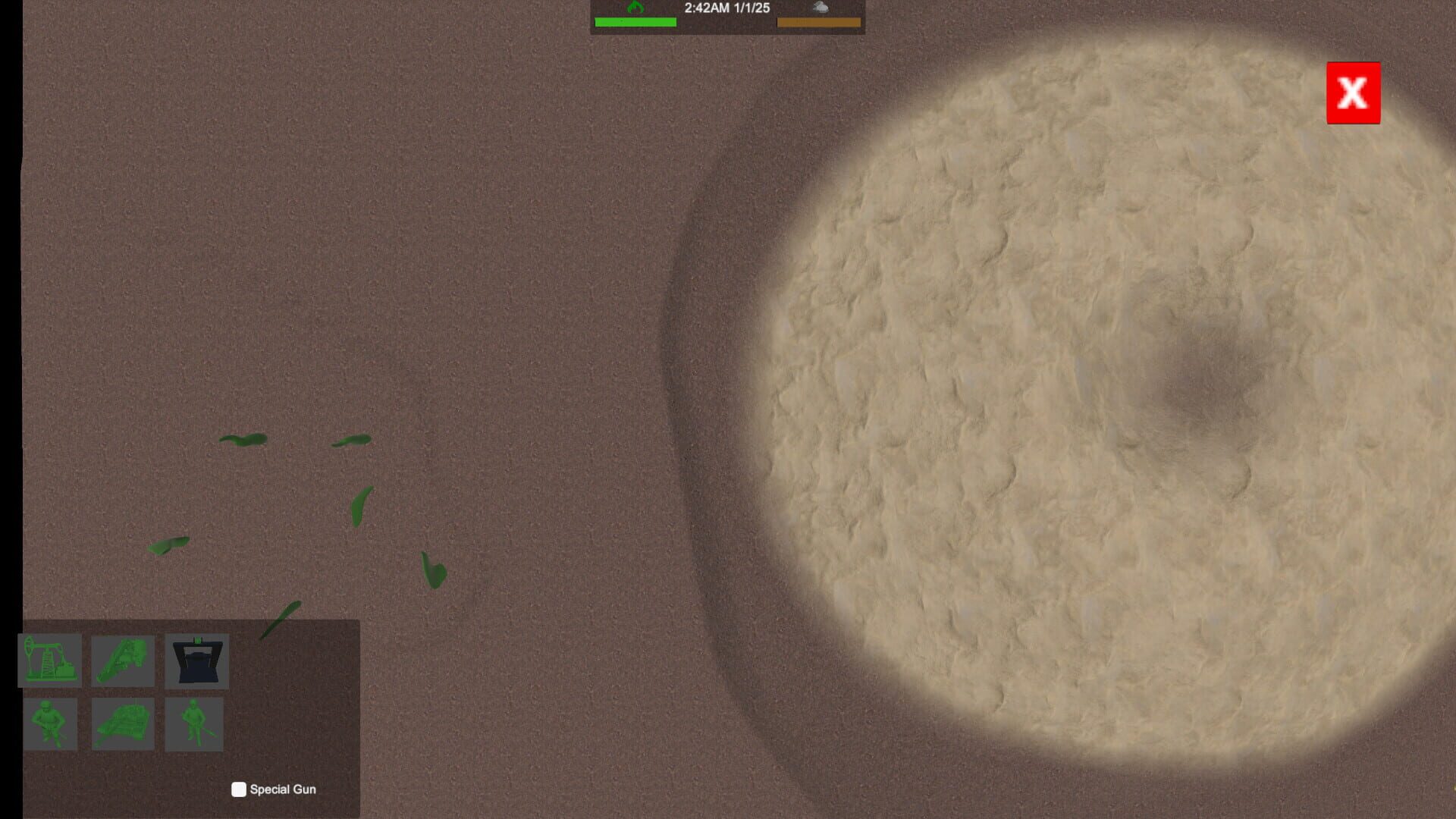This screenshot has height=819, width=1456.
Task: Click the green flame icon in status bar
Action: click(x=637, y=7)
